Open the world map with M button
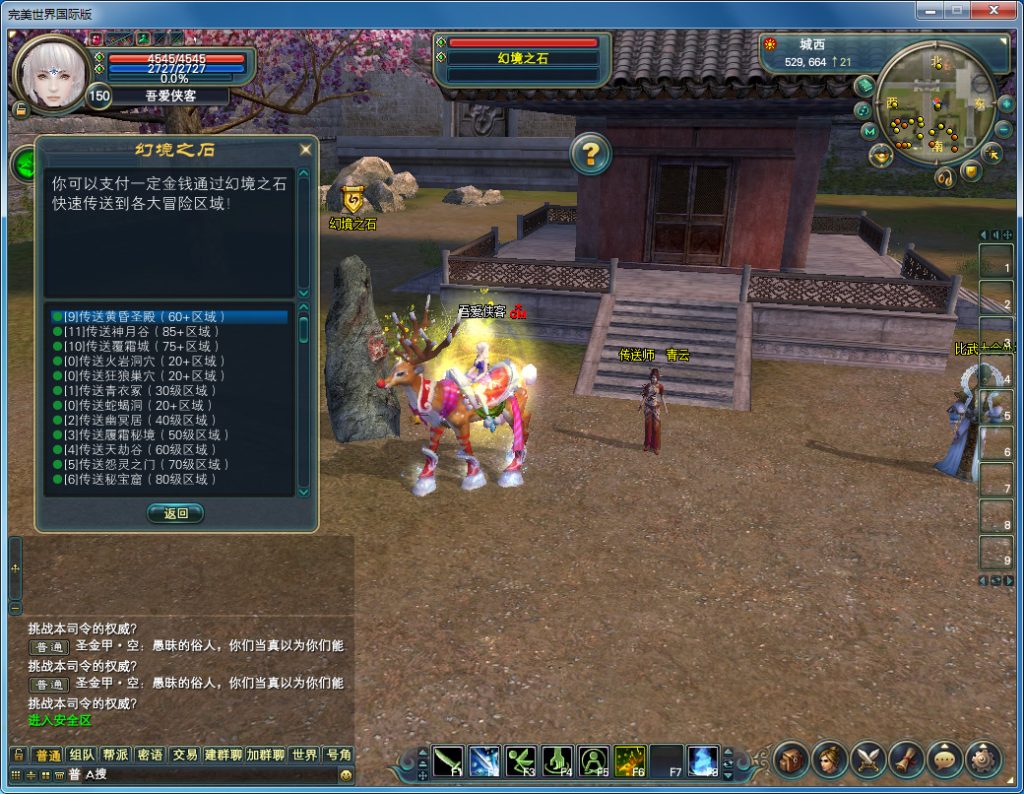 pyautogui.click(x=869, y=131)
